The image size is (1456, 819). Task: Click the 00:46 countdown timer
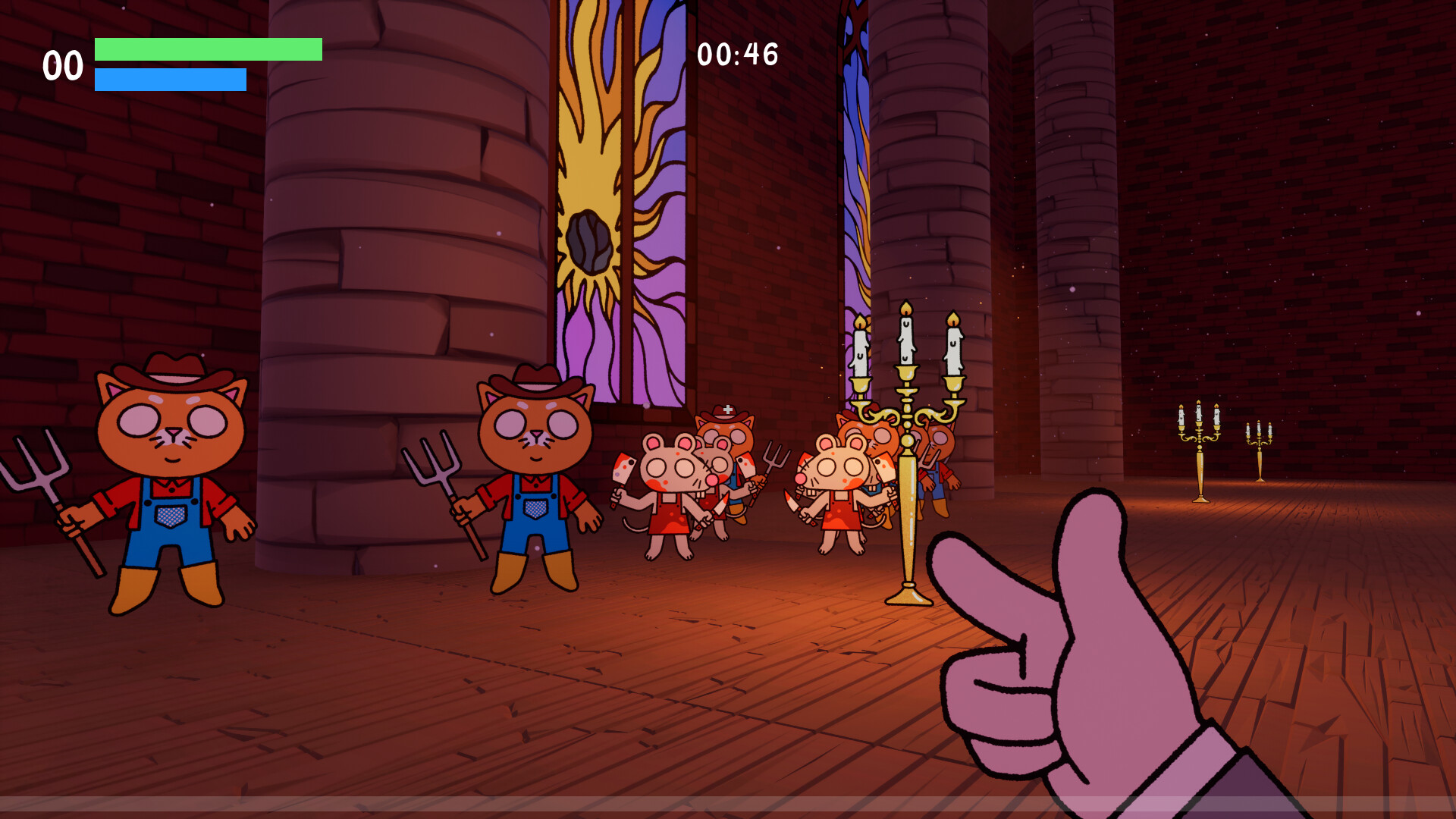point(738,53)
